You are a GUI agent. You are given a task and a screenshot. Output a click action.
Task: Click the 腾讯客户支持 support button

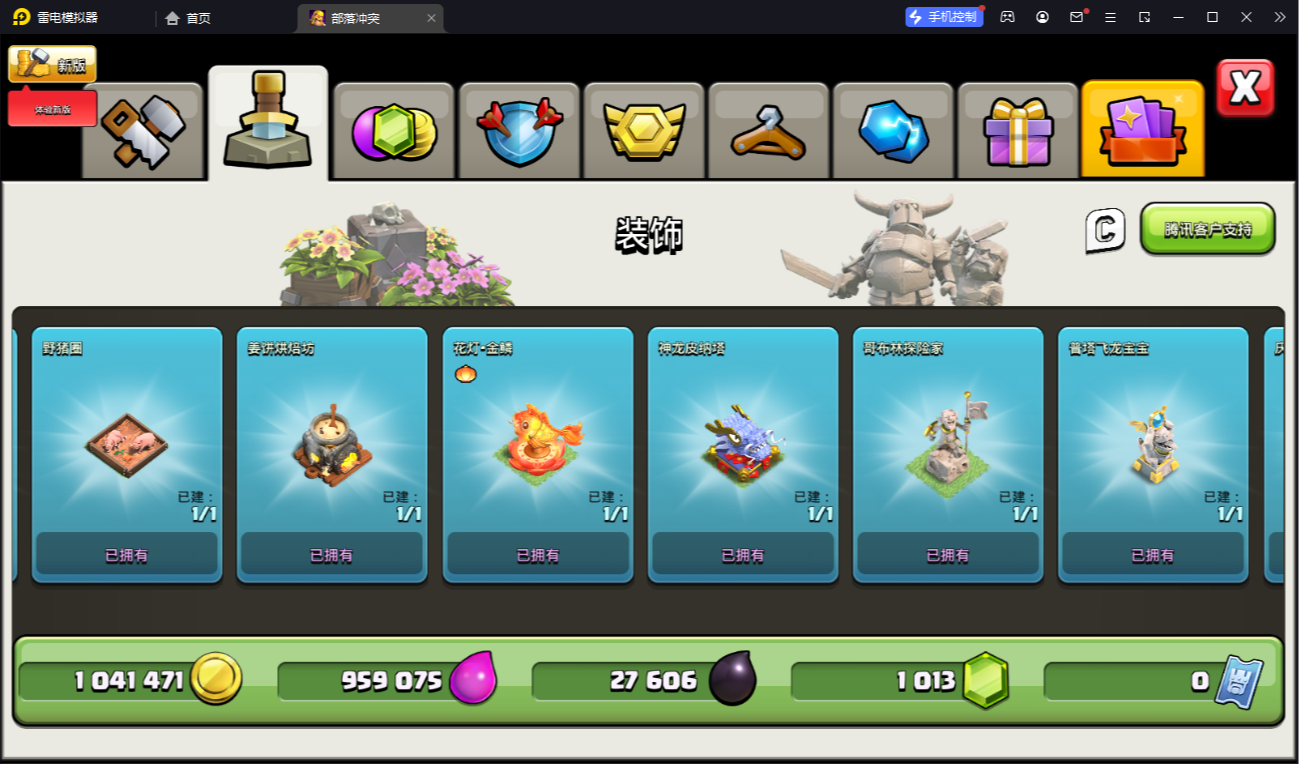point(1207,229)
